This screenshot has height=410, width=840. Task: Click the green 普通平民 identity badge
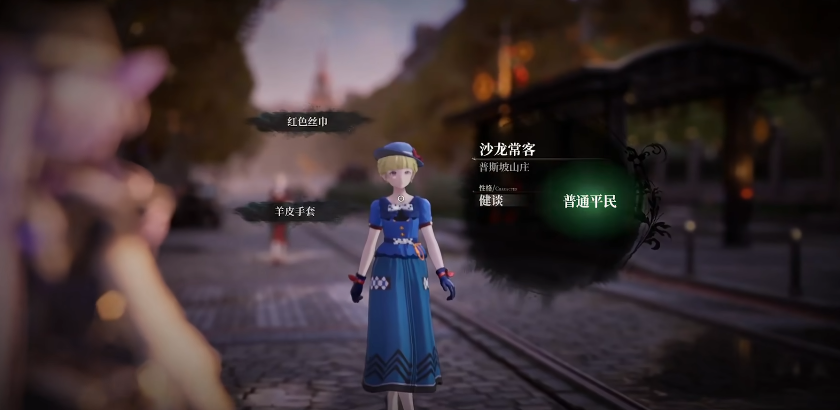click(590, 201)
